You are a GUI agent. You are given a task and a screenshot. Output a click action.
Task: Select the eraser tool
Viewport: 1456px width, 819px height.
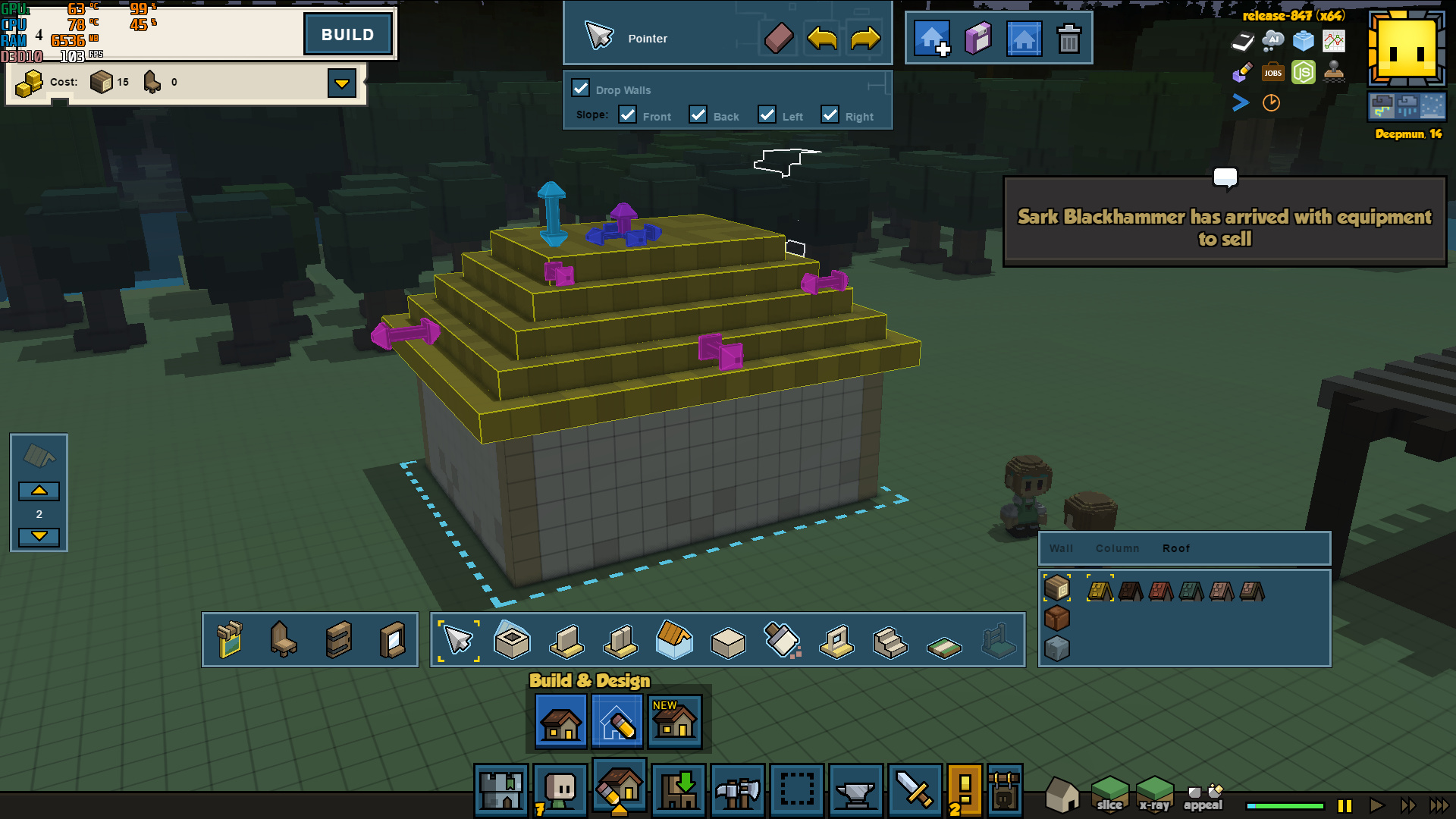coord(778,38)
